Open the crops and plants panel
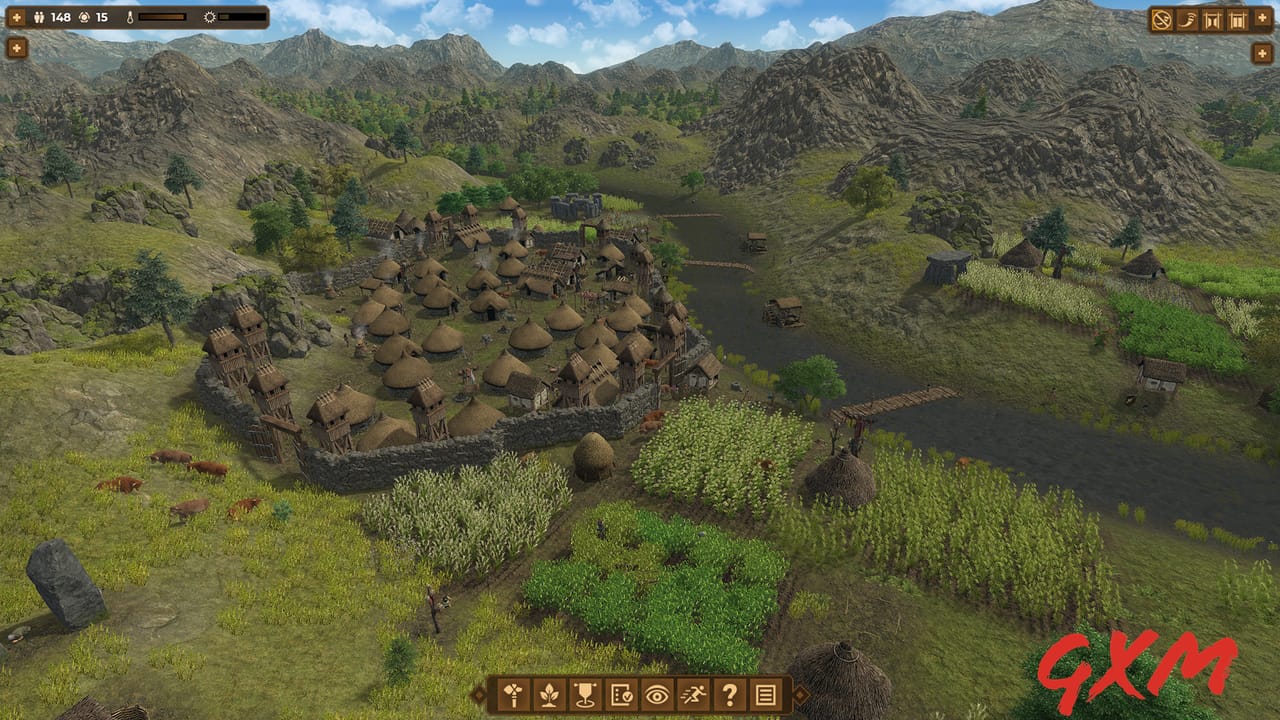This screenshot has width=1280, height=720. [x=551, y=697]
